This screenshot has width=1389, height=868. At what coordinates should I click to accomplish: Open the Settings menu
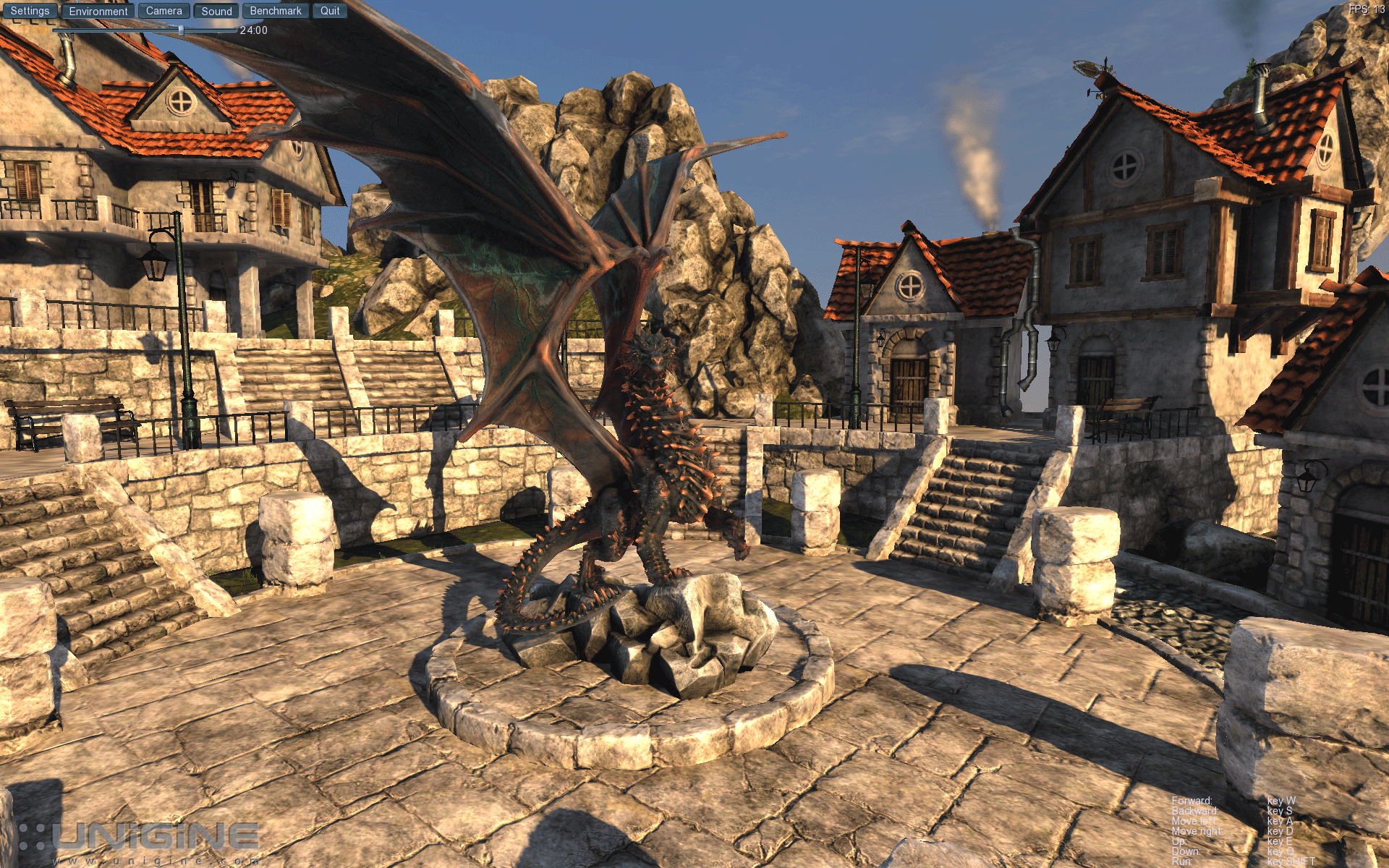pos(30,11)
